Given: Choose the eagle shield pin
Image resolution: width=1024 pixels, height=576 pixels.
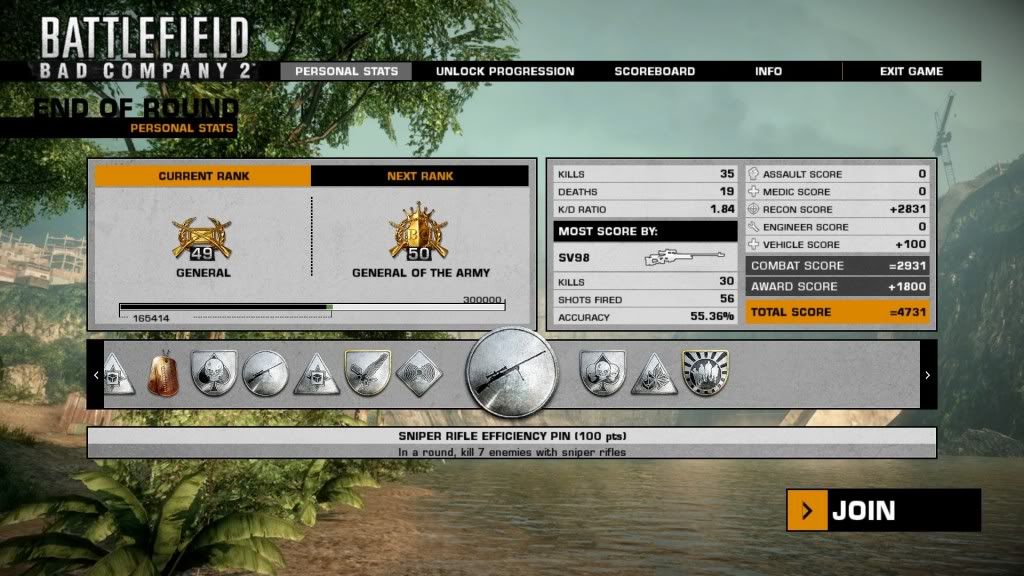Looking at the screenshot, I should tap(367, 374).
